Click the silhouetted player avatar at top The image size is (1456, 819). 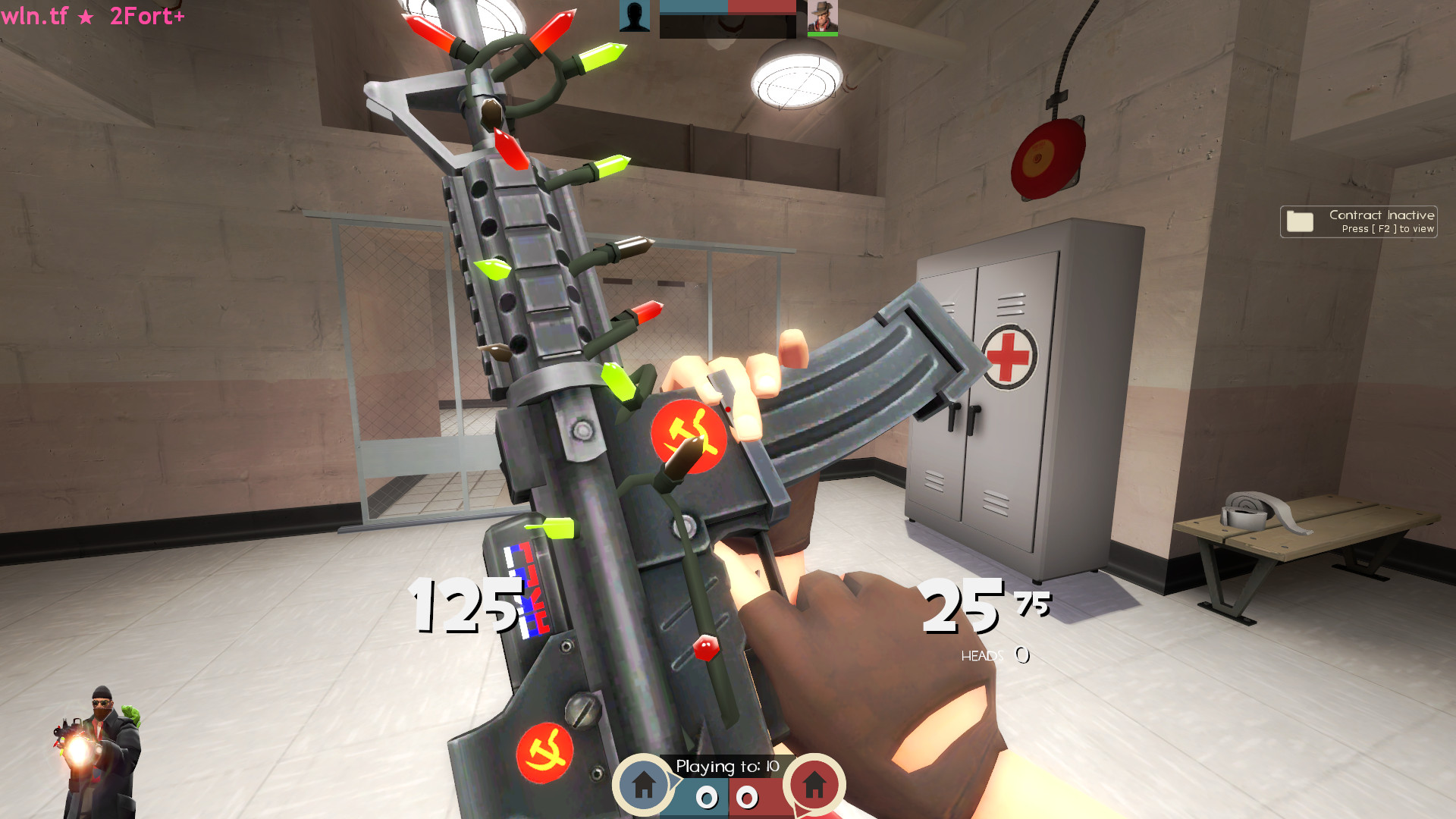(x=635, y=15)
